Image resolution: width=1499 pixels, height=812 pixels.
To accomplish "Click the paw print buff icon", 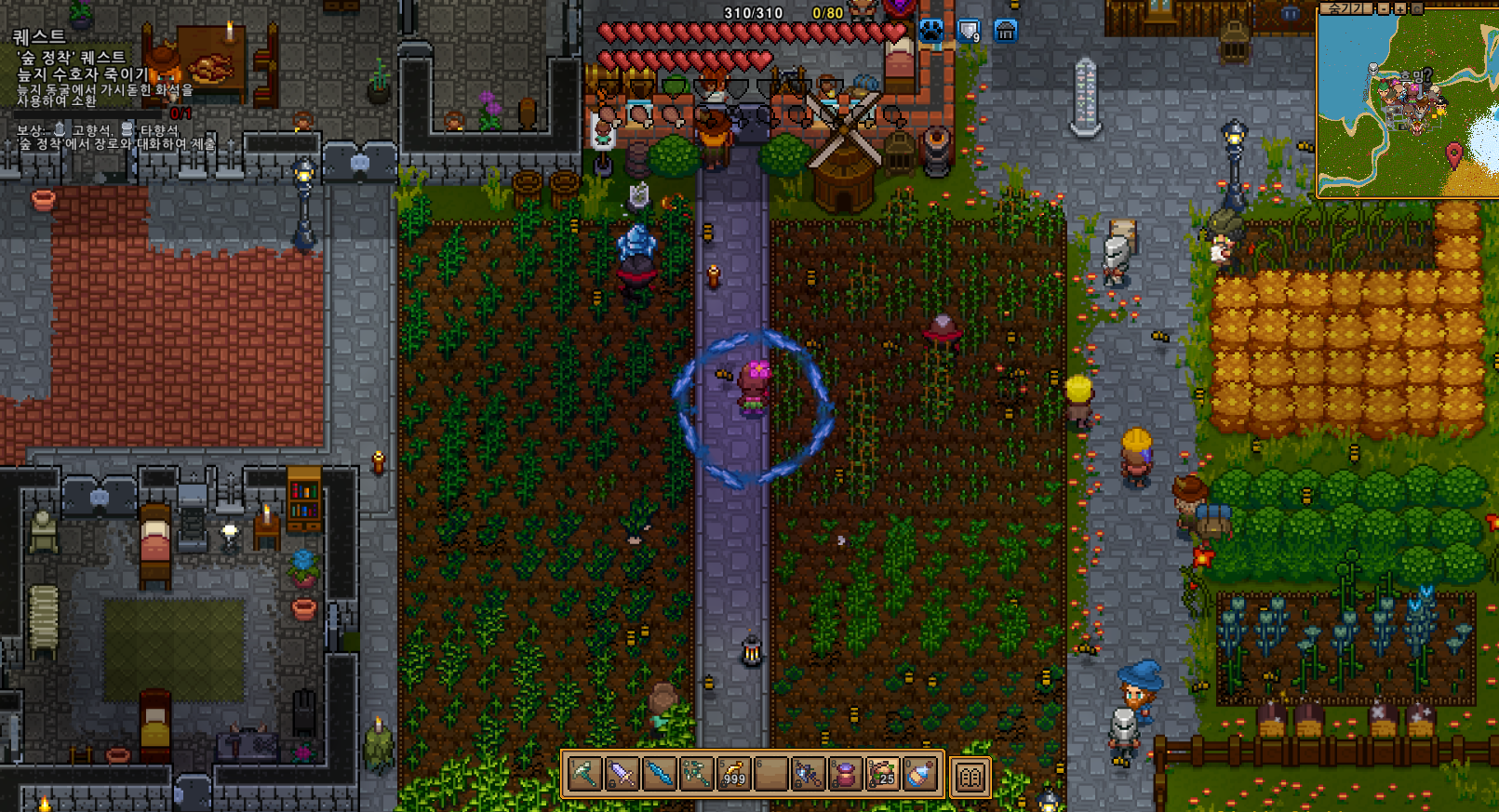I will tap(931, 31).
